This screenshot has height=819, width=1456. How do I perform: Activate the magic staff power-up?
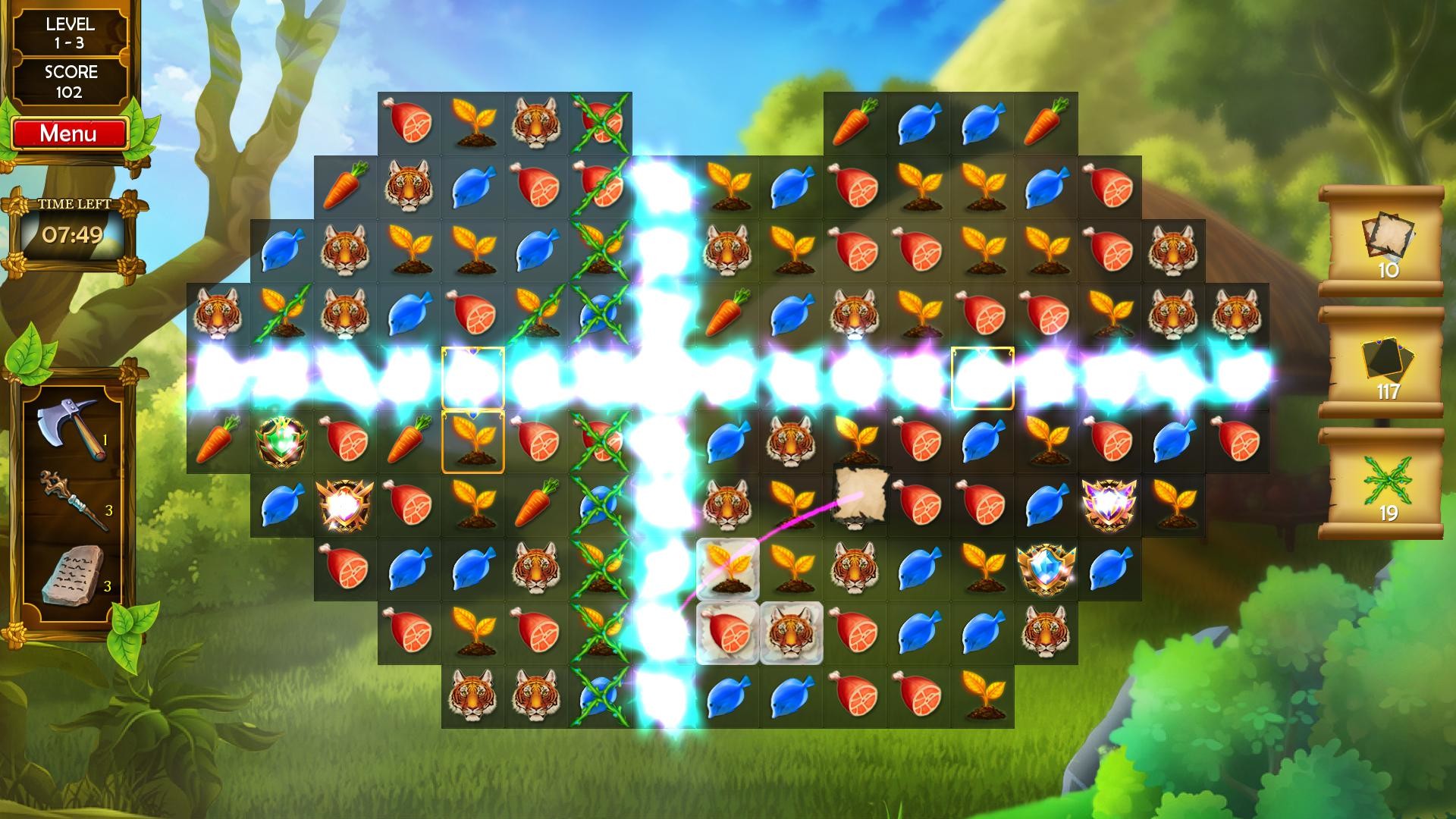tap(71, 499)
